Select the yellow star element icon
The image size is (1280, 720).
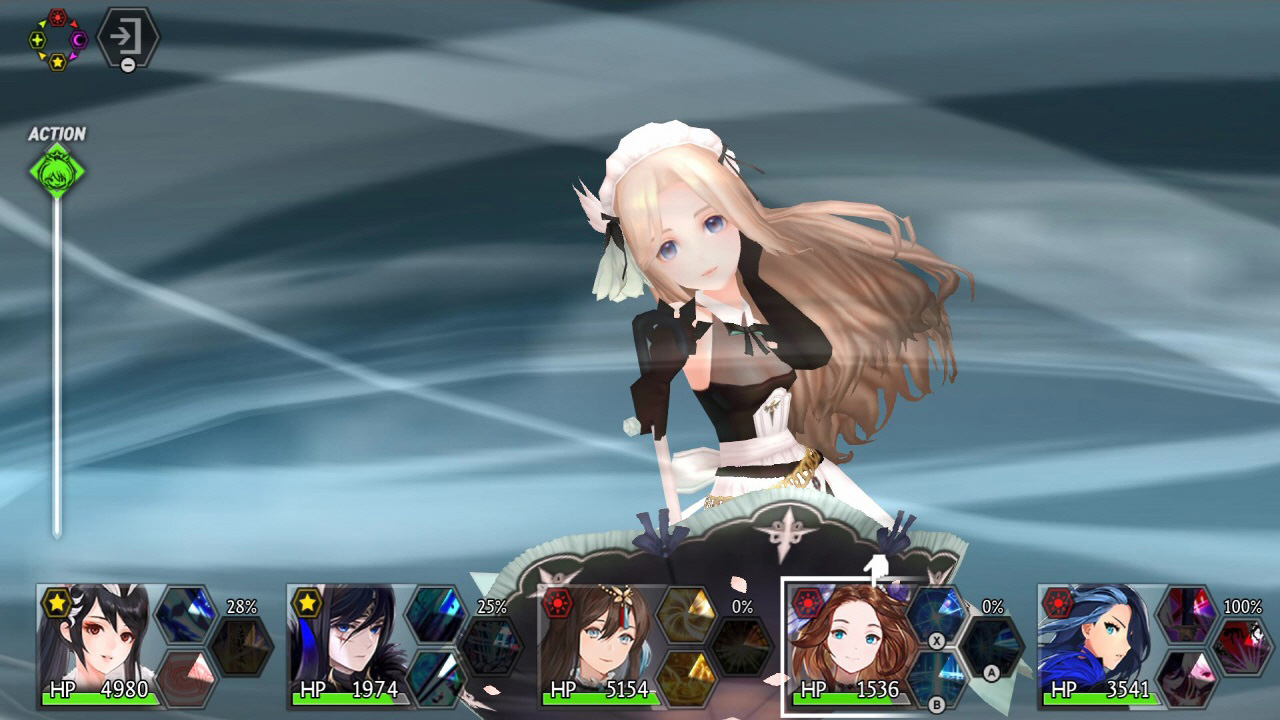point(57,63)
